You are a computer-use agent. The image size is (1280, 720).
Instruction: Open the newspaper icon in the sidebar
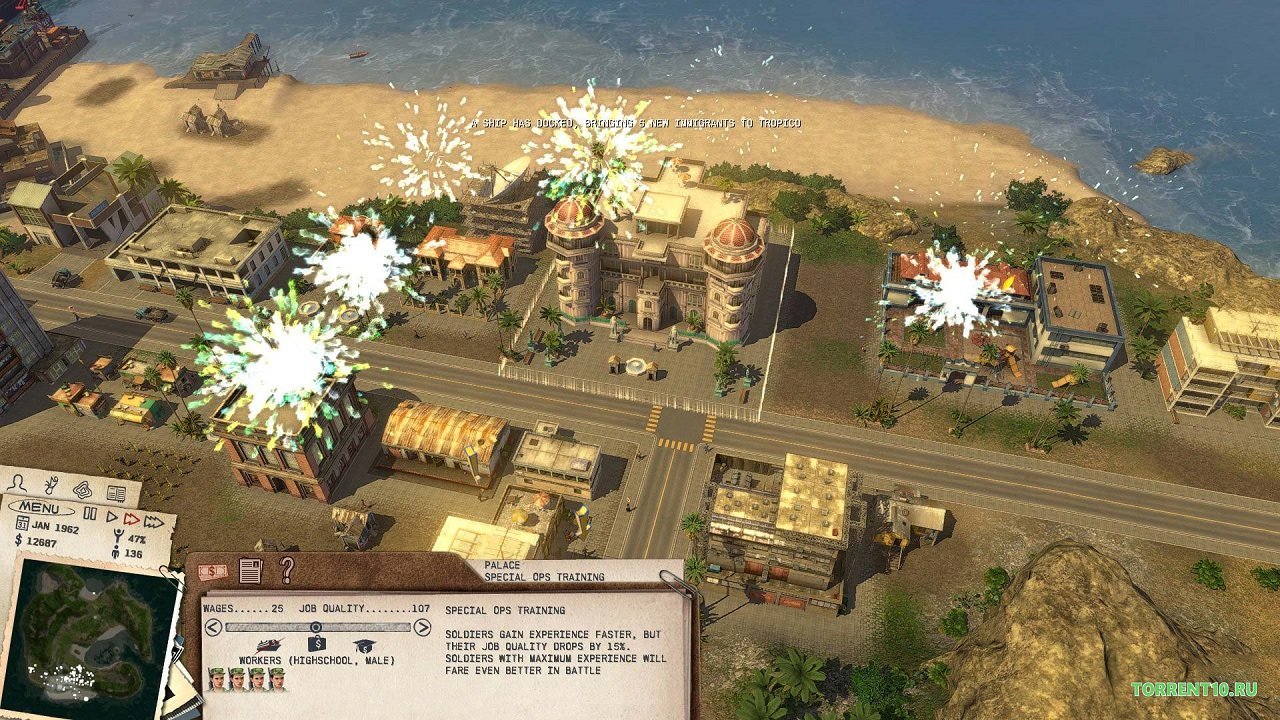click(x=115, y=493)
